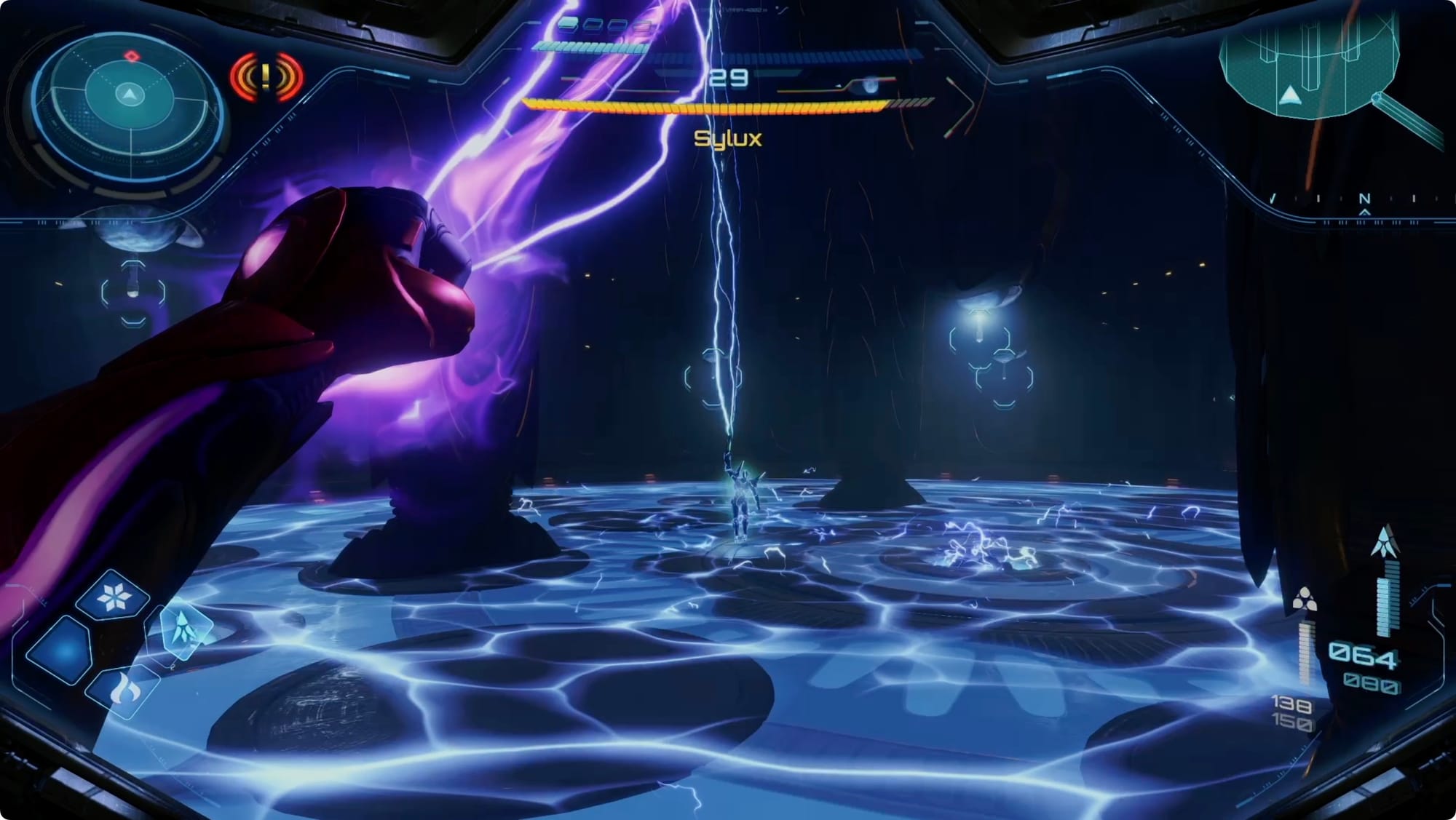This screenshot has height=820, width=1456.
Task: Select the missile ammo arrow icon
Action: pos(1384,541)
